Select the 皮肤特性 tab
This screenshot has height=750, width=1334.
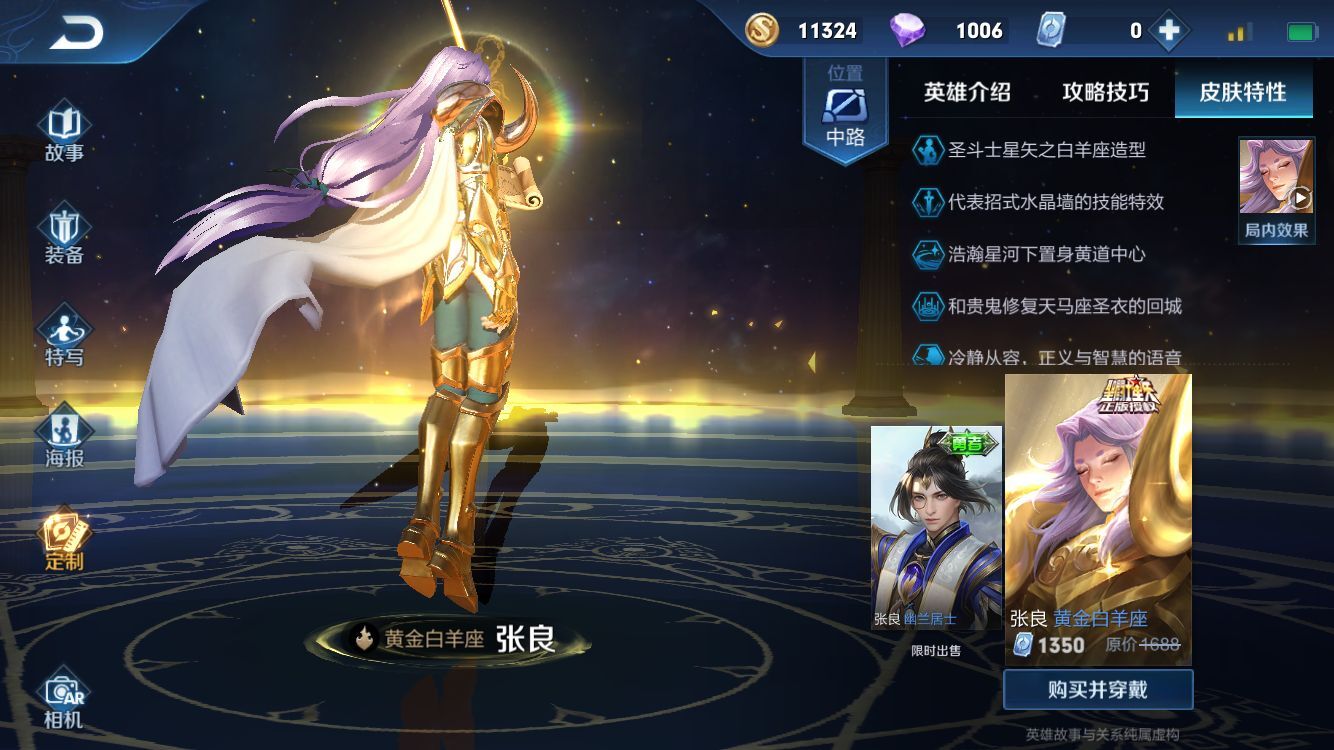[x=1243, y=93]
